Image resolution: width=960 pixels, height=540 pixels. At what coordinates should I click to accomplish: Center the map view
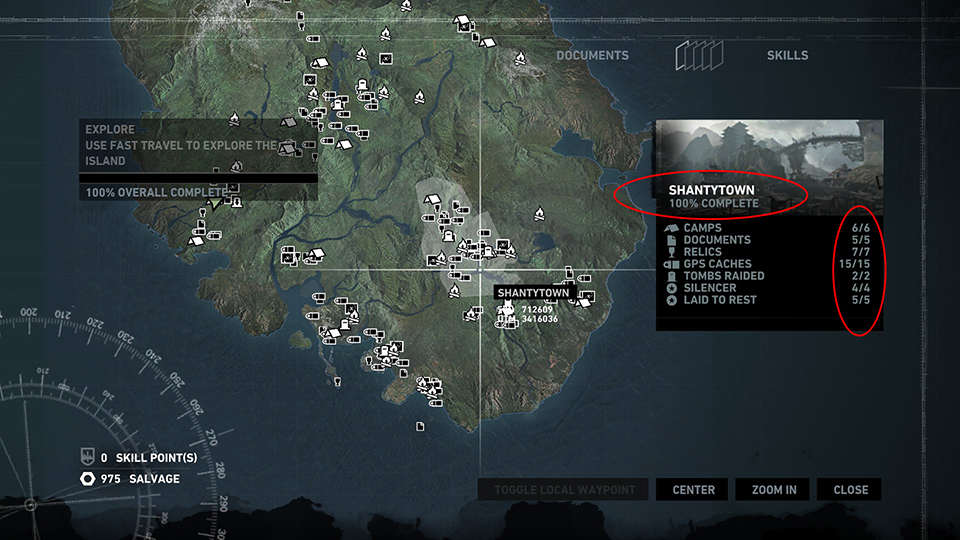click(x=693, y=490)
